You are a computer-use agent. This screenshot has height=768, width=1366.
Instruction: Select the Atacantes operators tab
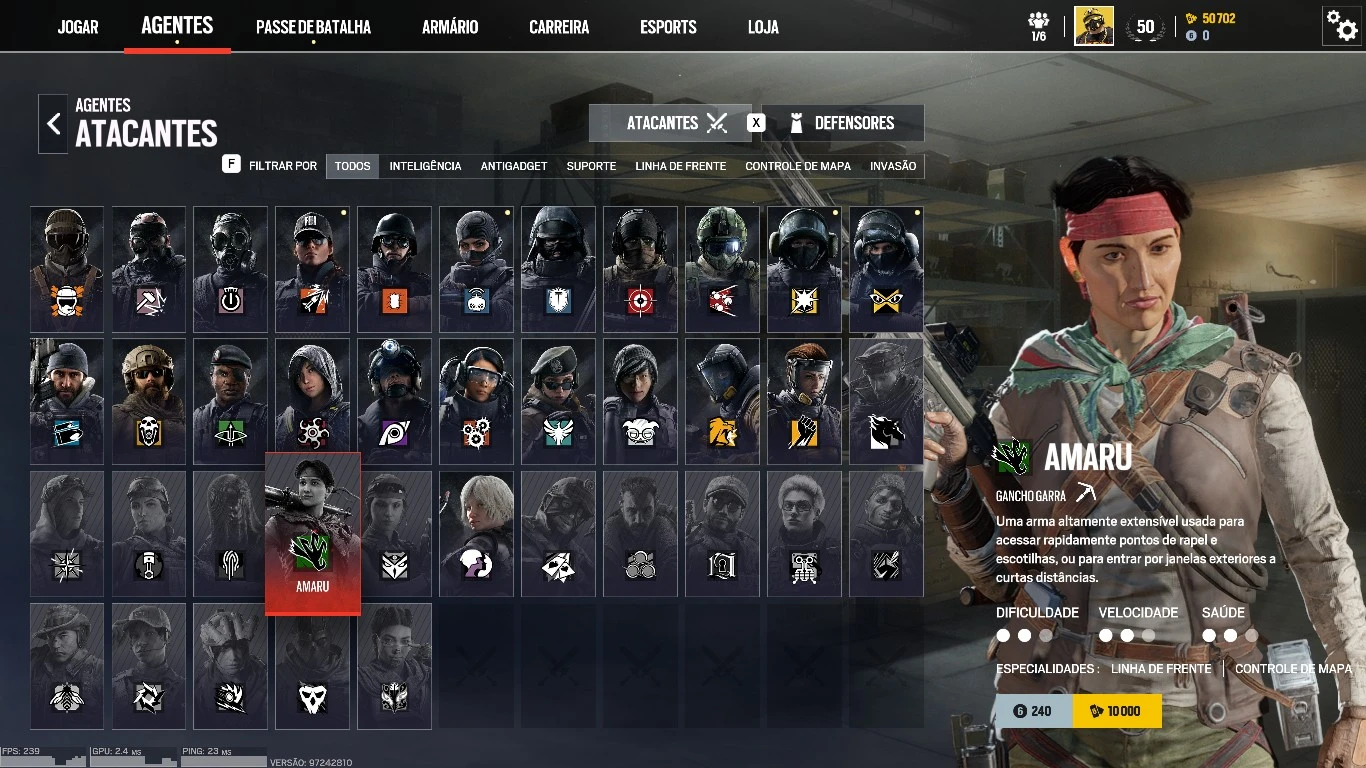[x=670, y=123]
